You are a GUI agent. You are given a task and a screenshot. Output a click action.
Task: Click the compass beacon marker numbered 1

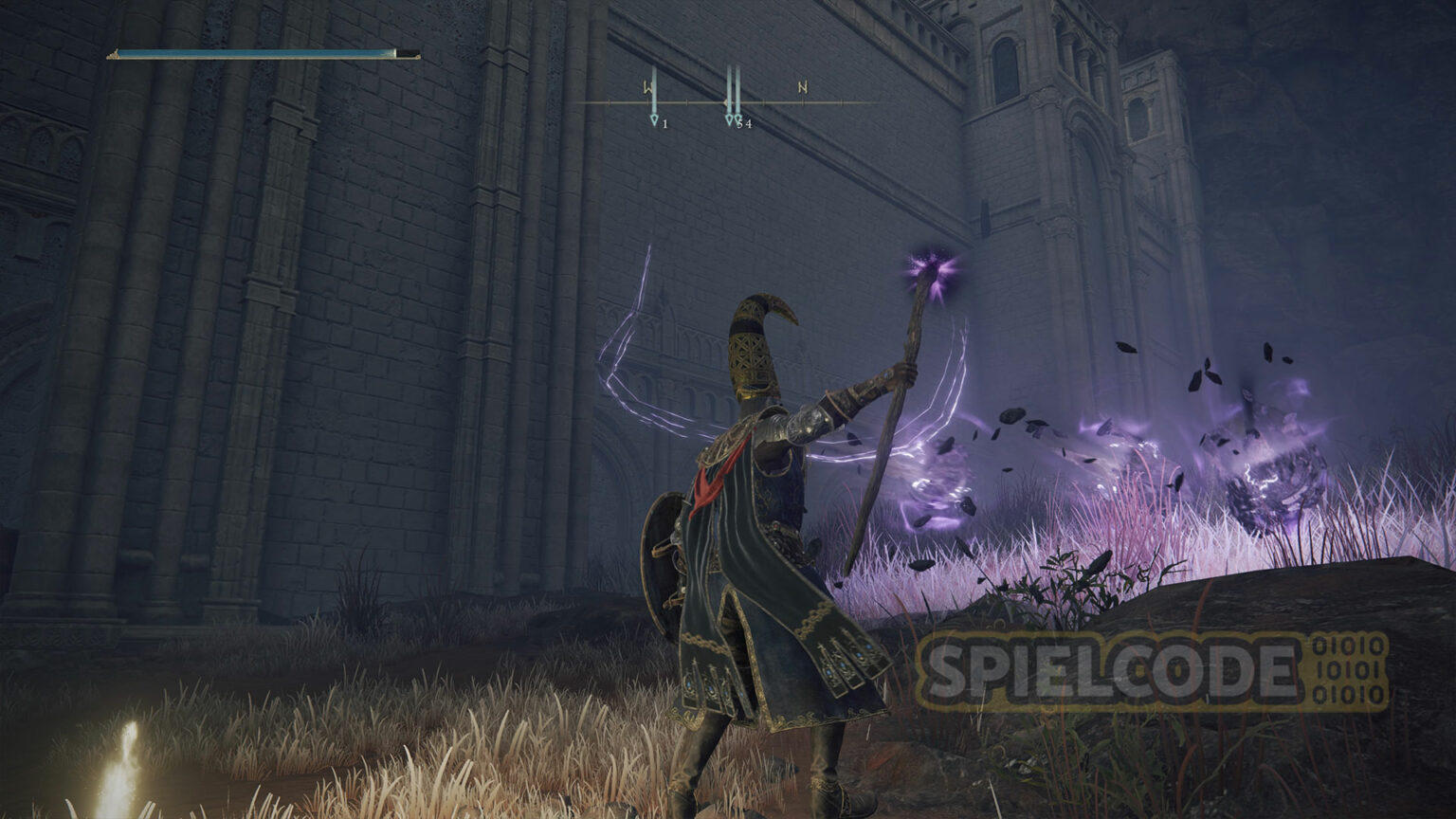(654, 118)
